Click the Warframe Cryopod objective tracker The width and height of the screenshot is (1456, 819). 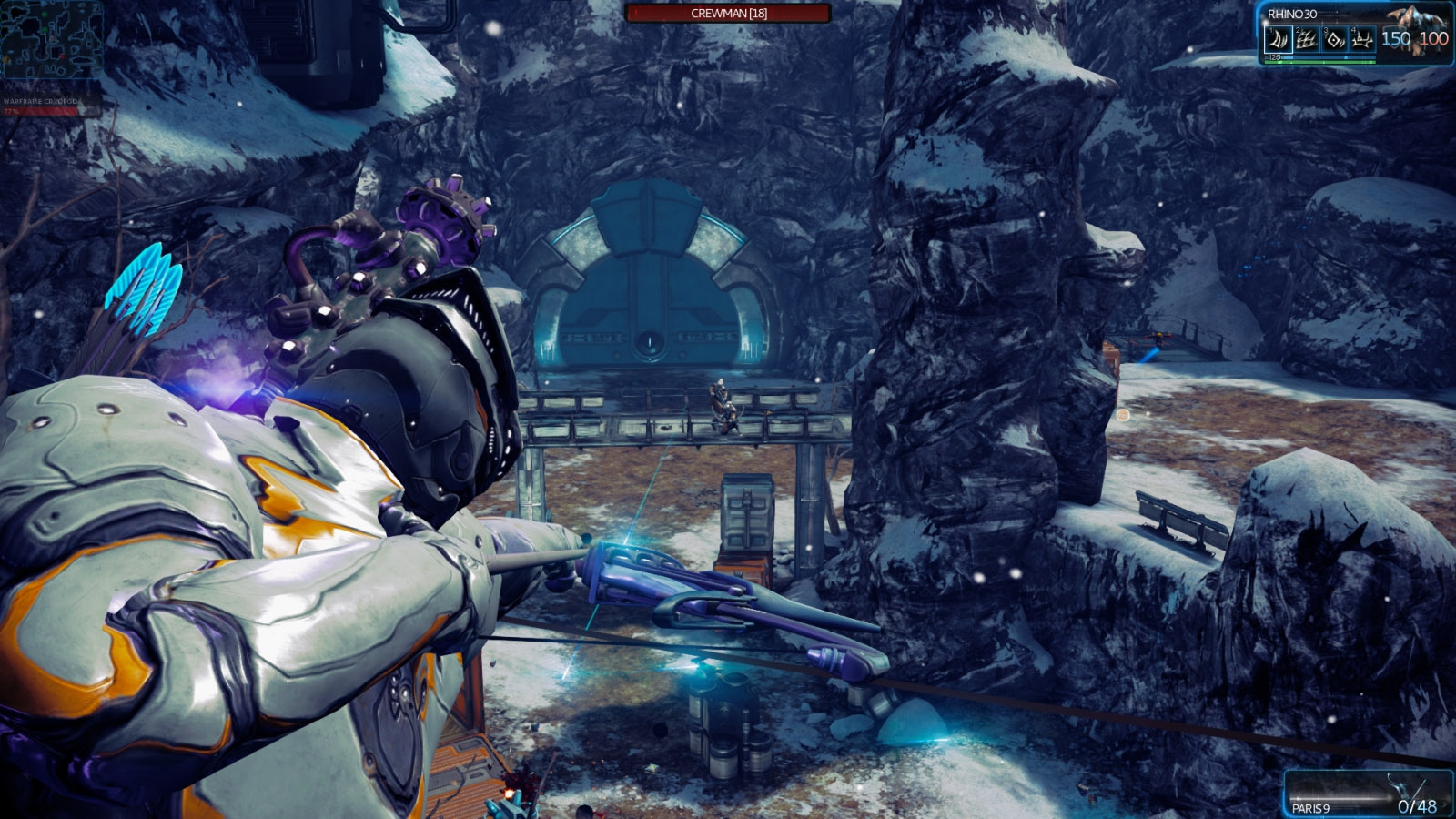[x=41, y=106]
